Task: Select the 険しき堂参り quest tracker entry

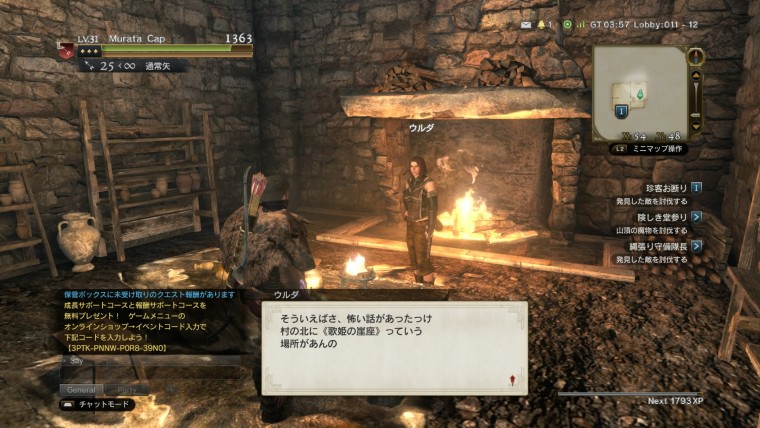Action: 665,216
